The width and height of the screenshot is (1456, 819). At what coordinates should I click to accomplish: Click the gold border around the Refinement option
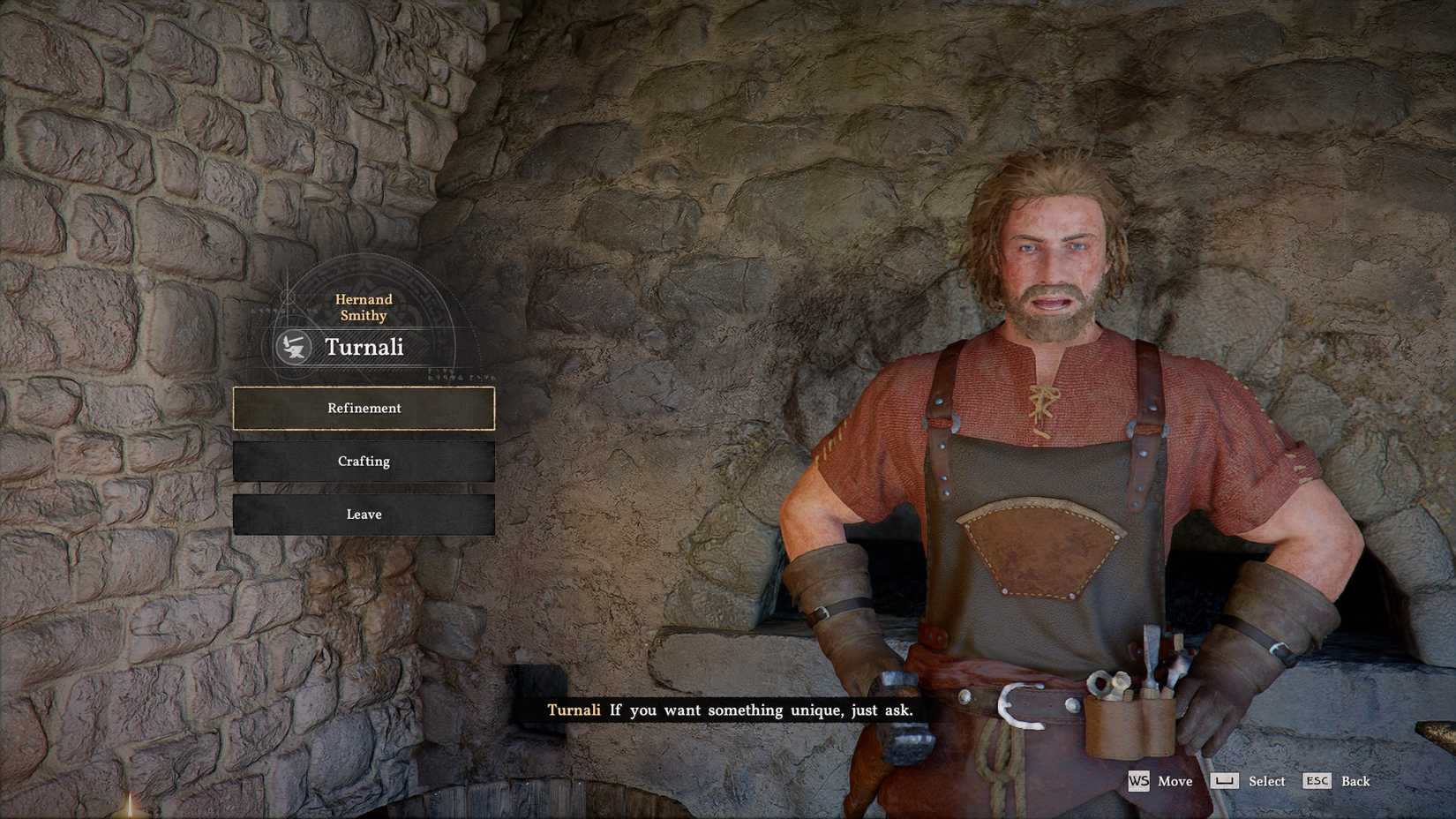[x=364, y=389]
